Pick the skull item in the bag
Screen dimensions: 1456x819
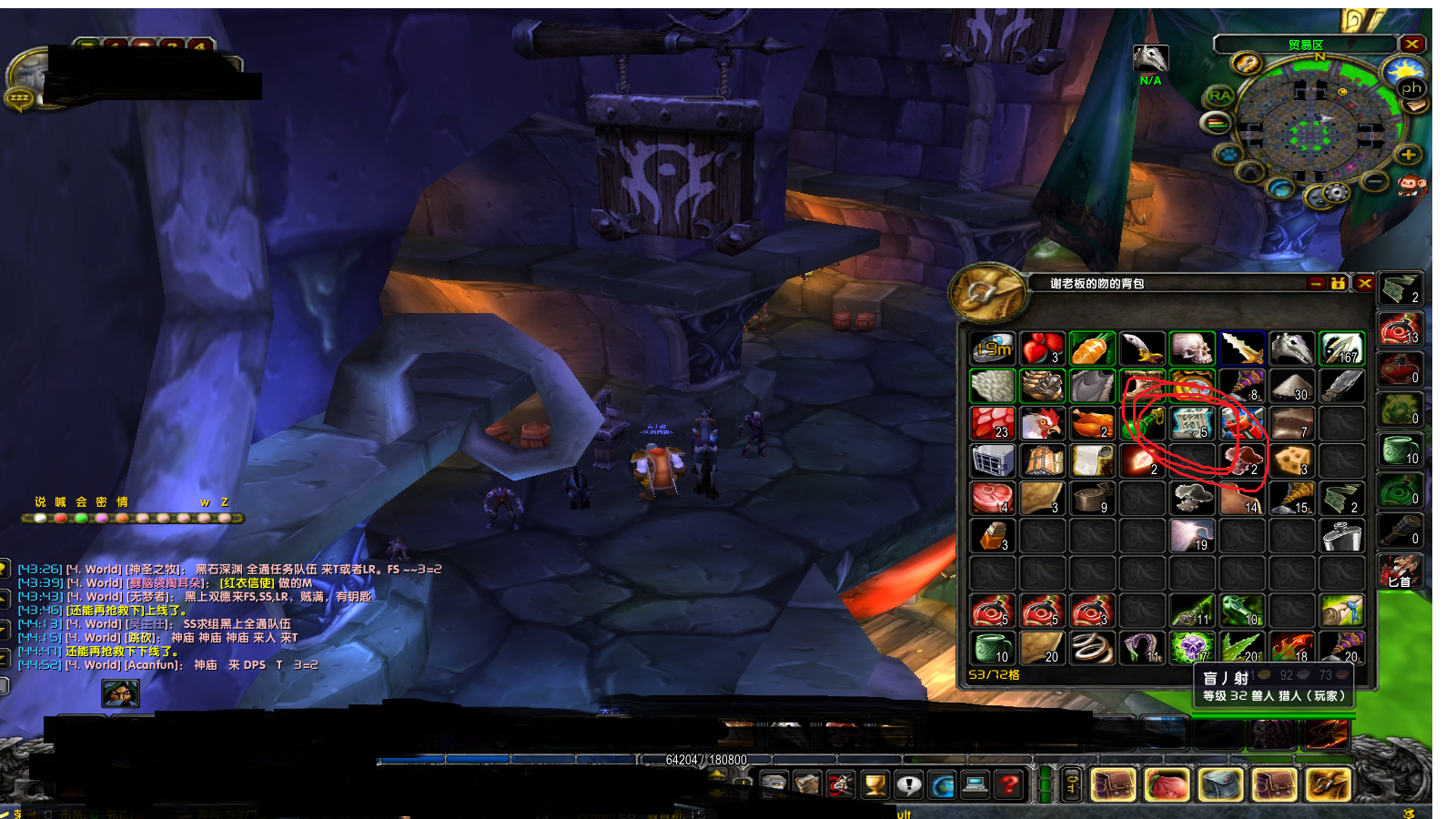(1191, 348)
